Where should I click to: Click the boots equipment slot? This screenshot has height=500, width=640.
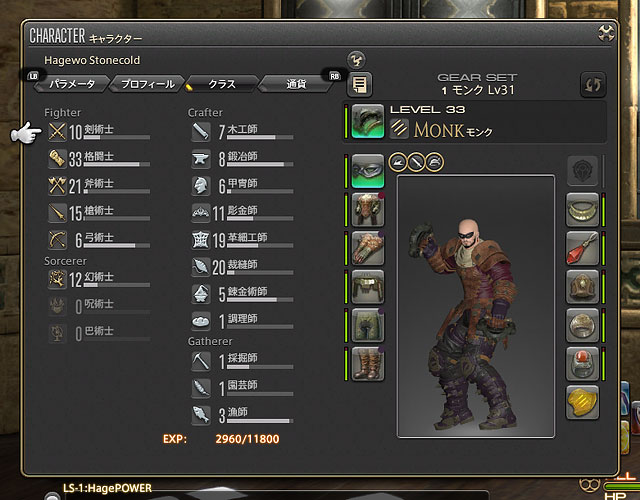pyautogui.click(x=368, y=363)
